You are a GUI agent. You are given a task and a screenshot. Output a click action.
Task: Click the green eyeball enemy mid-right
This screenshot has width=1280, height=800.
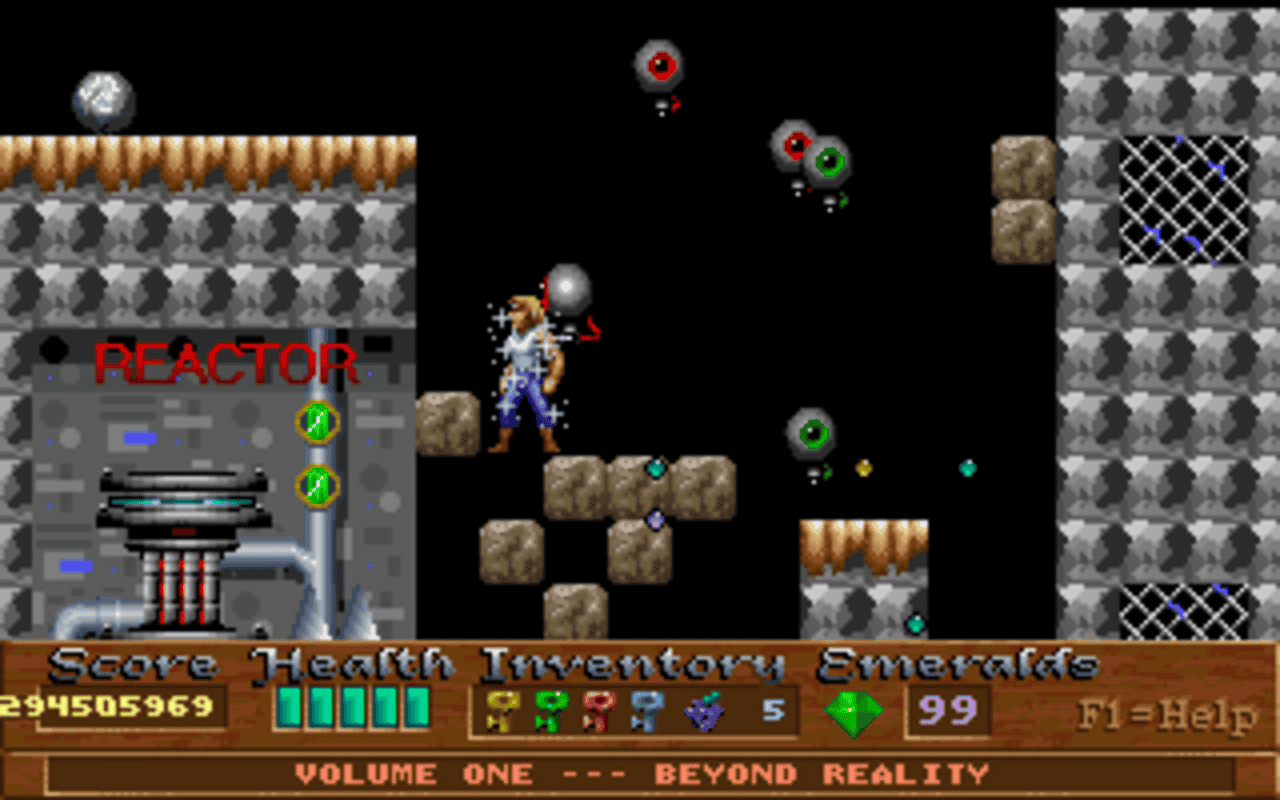811,434
